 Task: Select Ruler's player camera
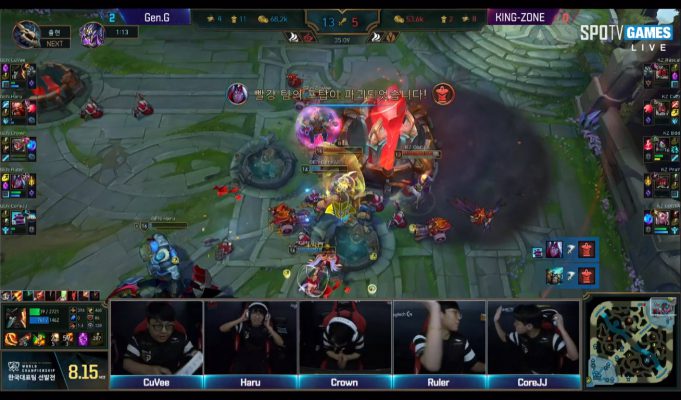(440, 338)
